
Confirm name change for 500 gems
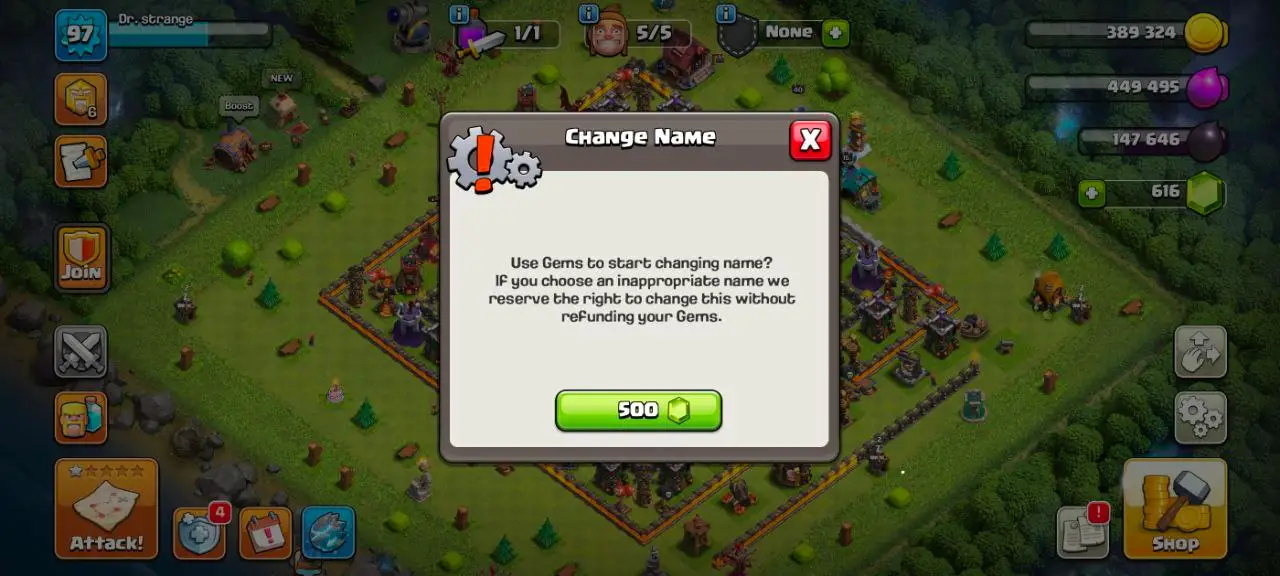click(x=638, y=410)
